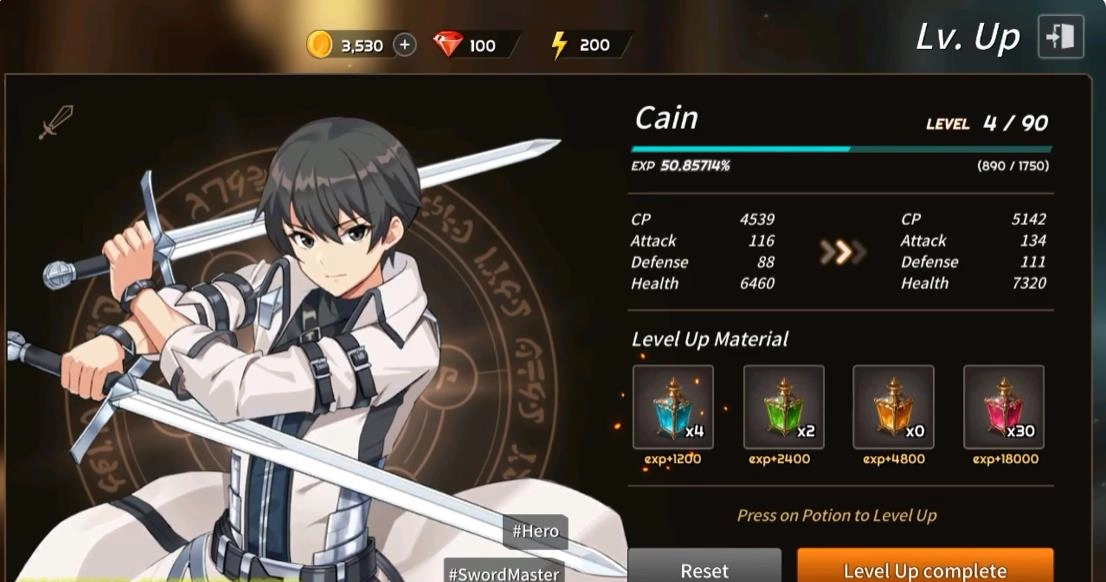Select the #Hero tag
Screen dimensions: 1106x582
pos(536,531)
